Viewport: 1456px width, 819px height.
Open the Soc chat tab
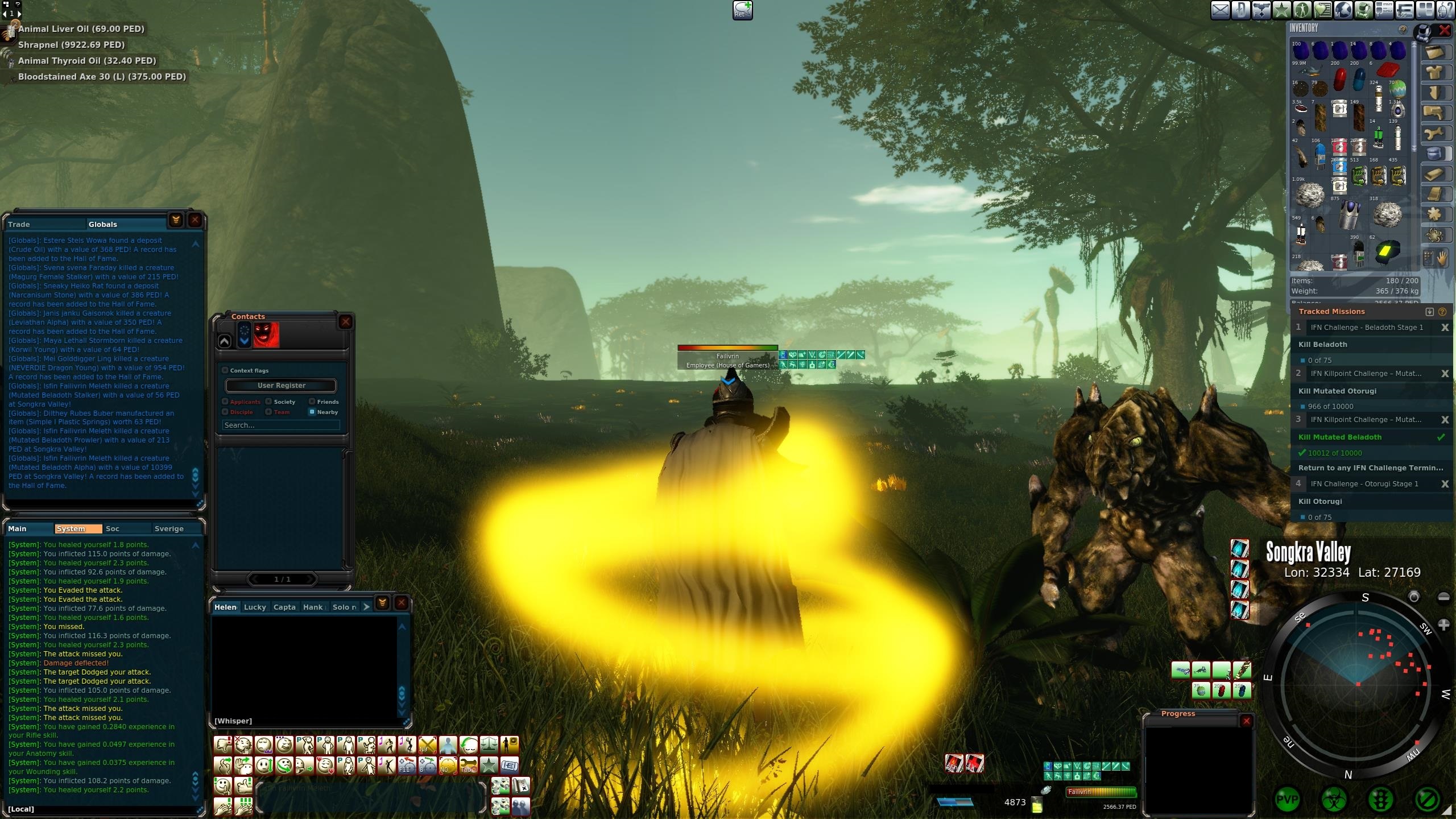pyautogui.click(x=113, y=529)
